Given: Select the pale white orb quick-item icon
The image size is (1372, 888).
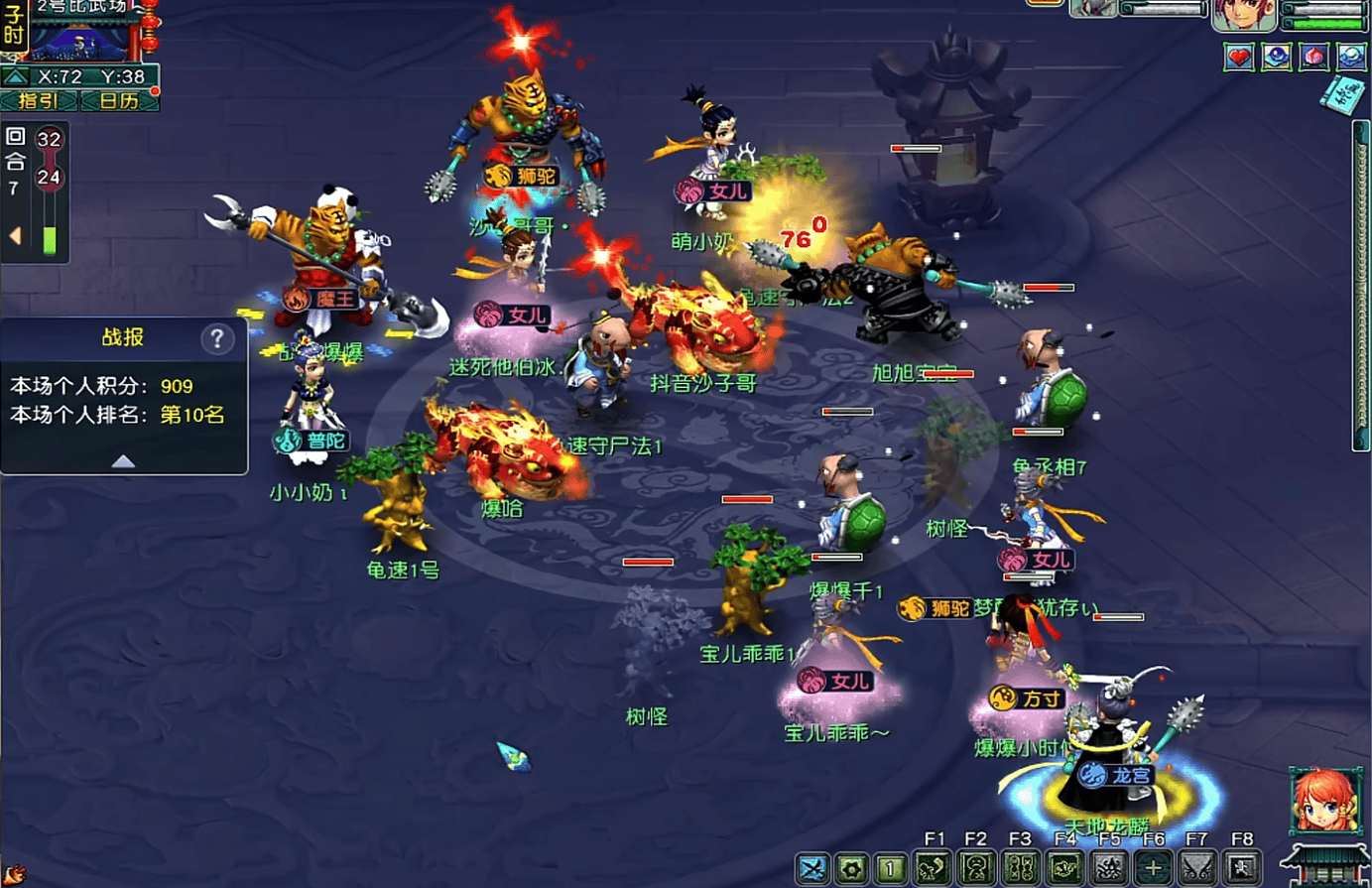Looking at the screenshot, I should point(1350,58).
